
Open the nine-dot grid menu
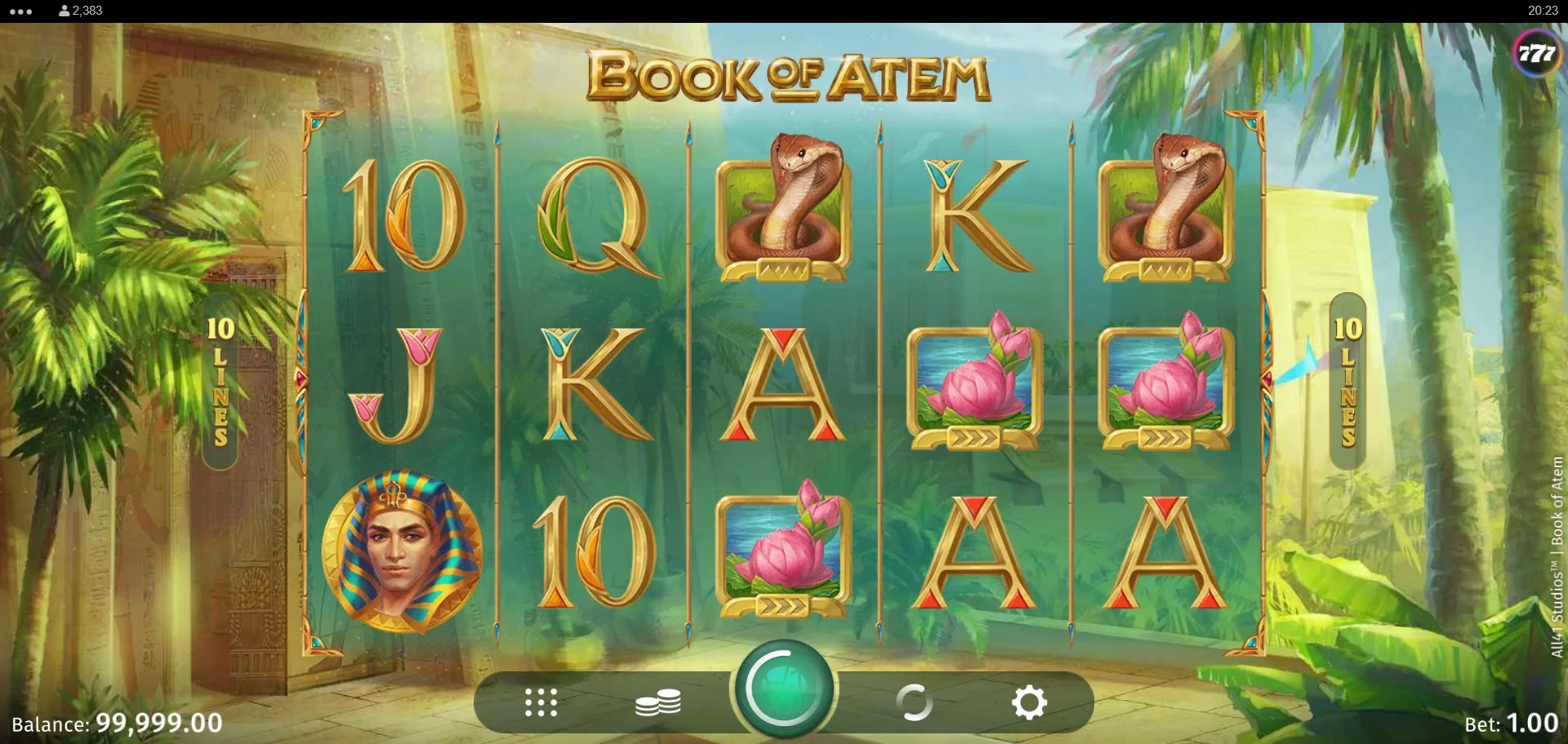click(x=541, y=702)
